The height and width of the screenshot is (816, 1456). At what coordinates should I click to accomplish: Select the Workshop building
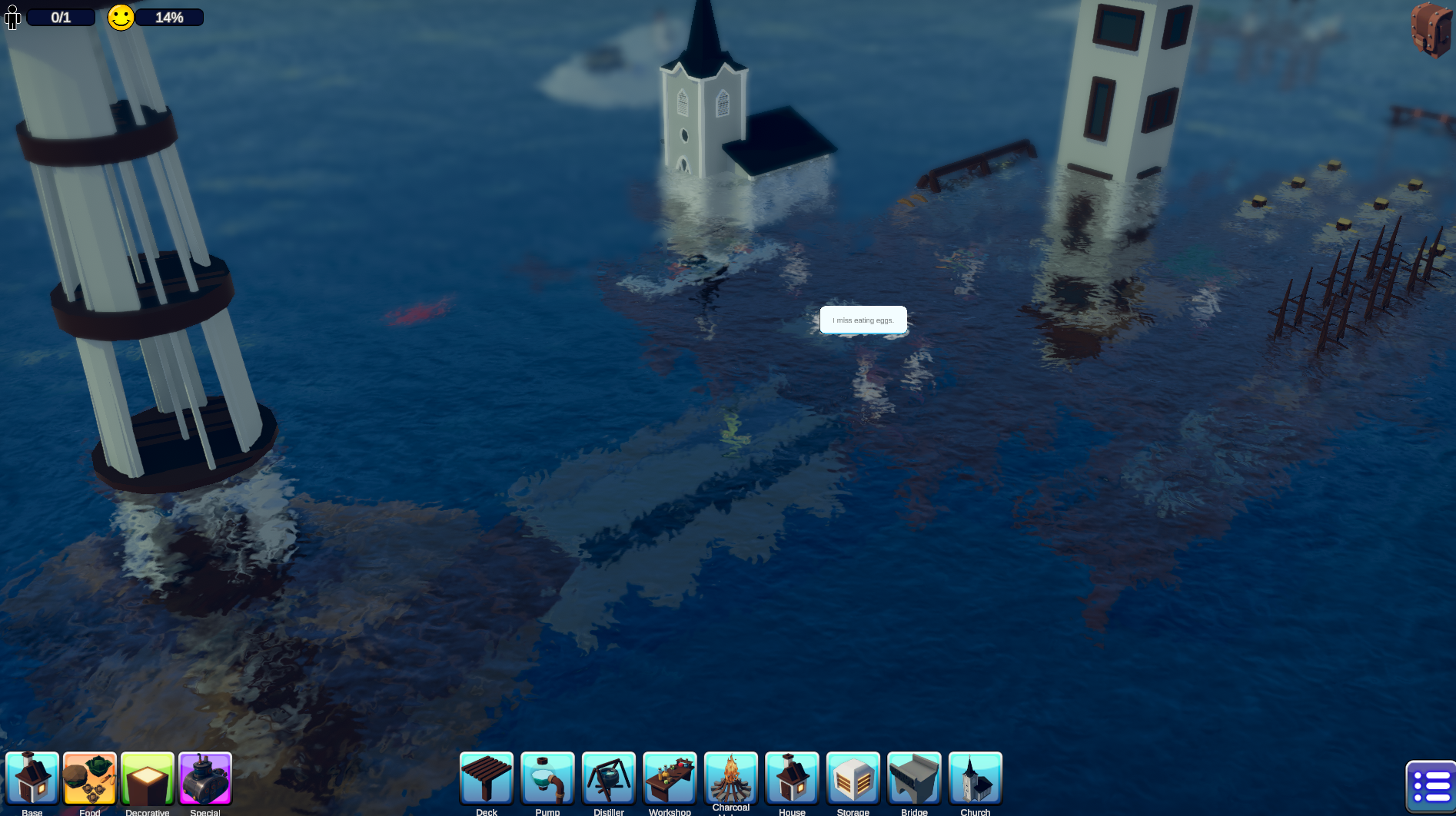670,778
